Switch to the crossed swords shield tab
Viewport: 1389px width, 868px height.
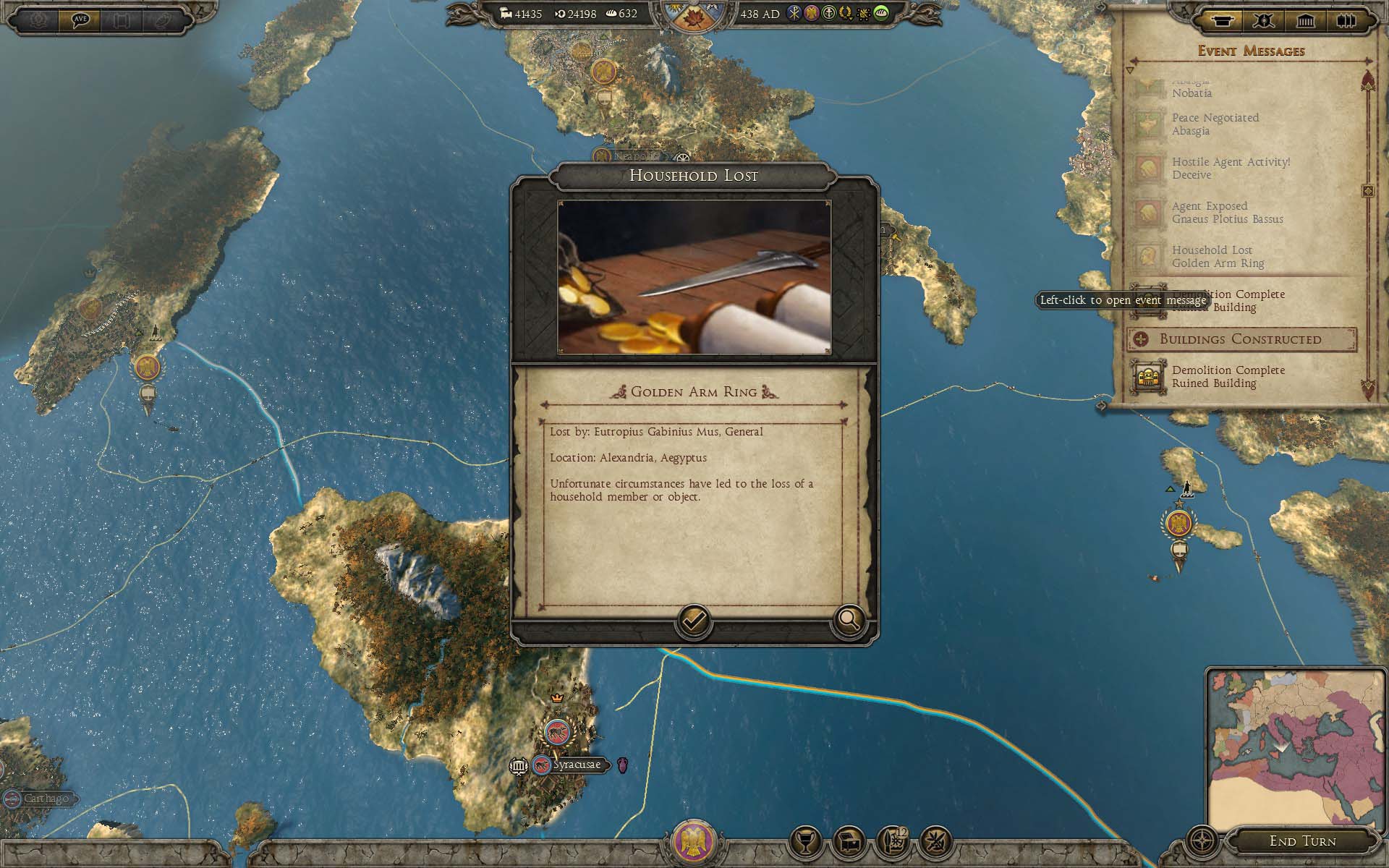click(x=1264, y=21)
